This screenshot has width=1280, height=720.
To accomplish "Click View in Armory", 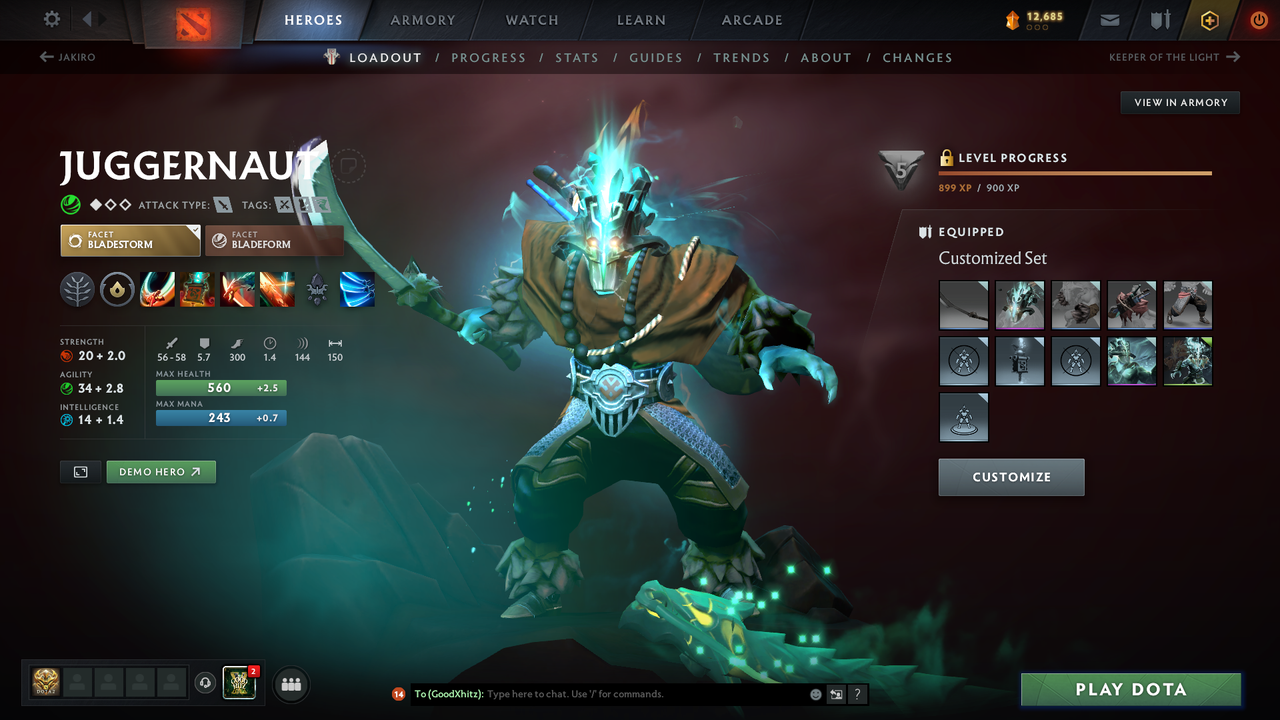I will tap(1179, 102).
